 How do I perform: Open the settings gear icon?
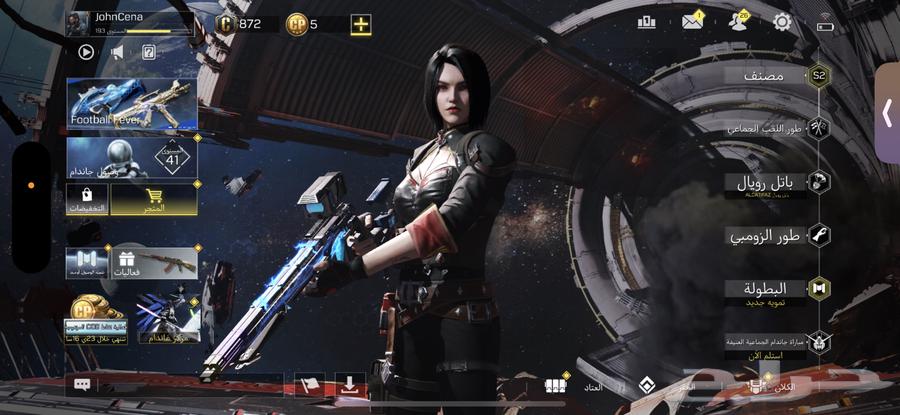[x=782, y=21]
